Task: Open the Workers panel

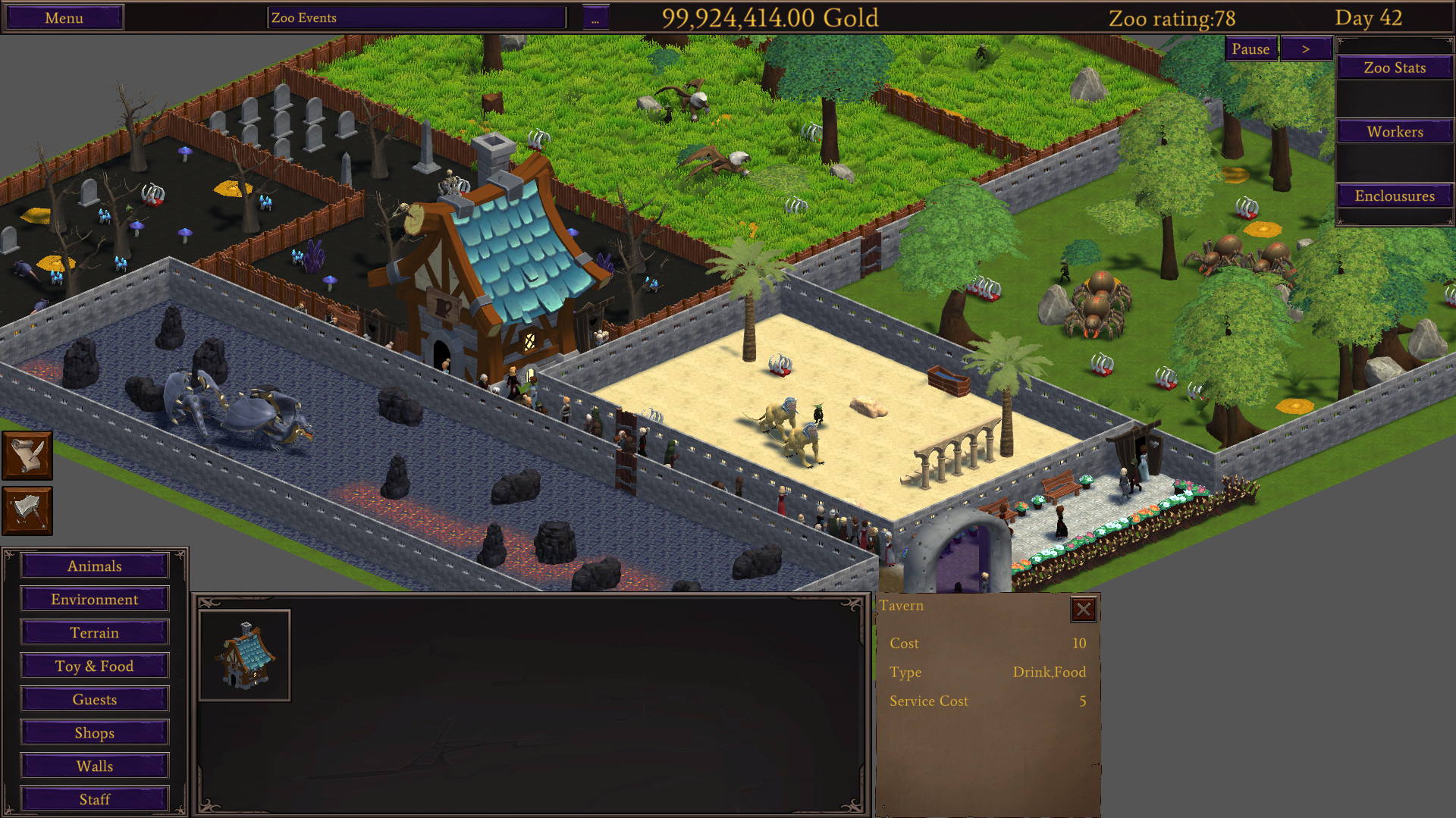Action: coord(1394,131)
